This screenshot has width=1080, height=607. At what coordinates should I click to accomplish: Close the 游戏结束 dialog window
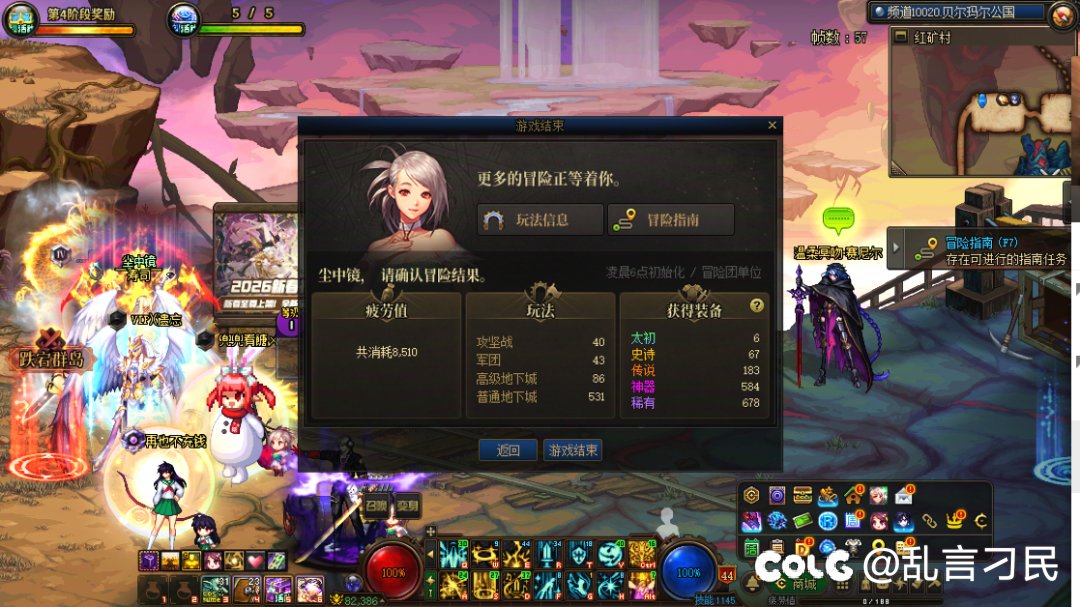pyautogui.click(x=771, y=126)
